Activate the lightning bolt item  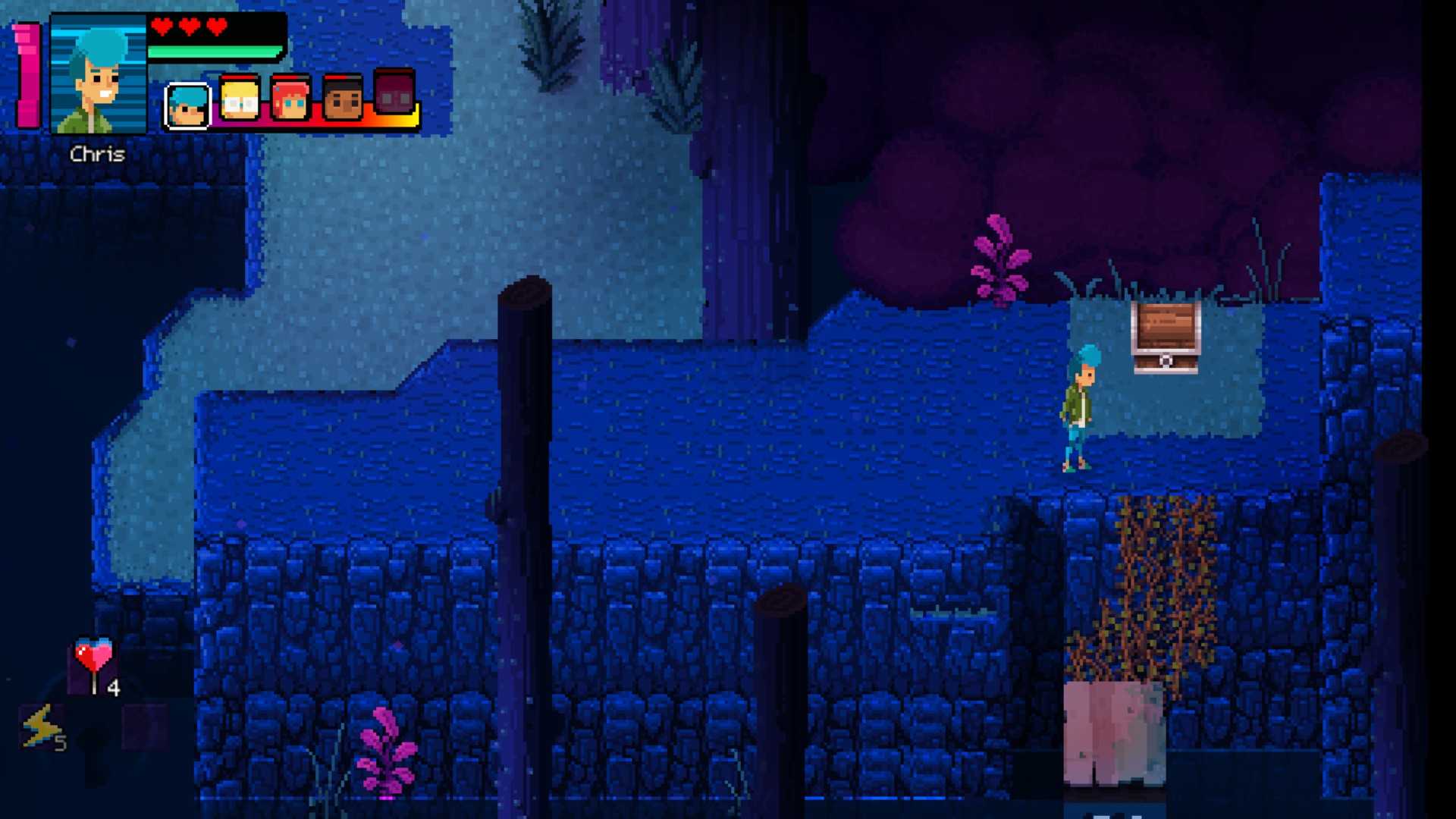(41, 726)
